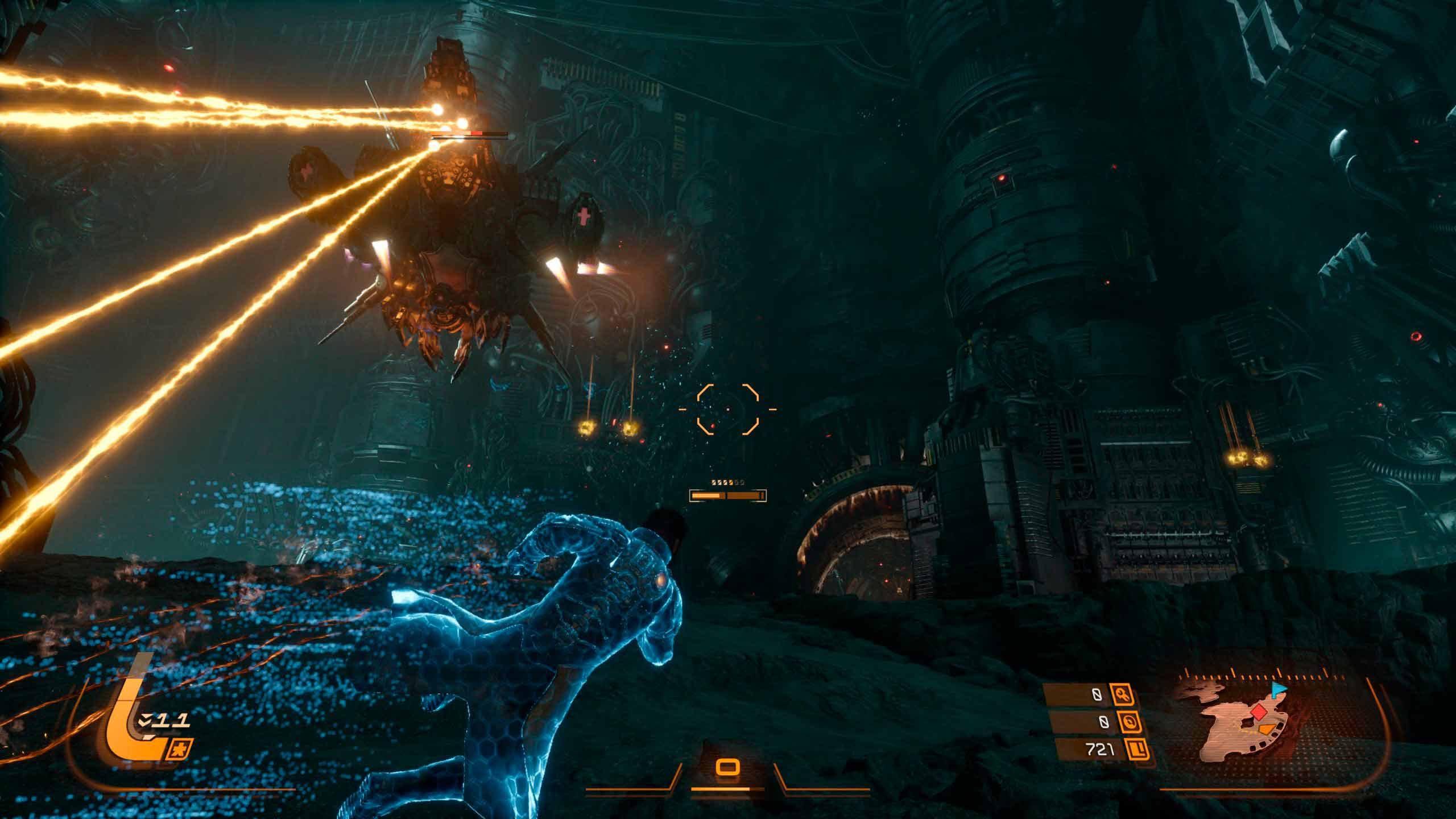Select the red diamond marker on minimap
This screenshot has width=1456, height=819.
tap(1259, 711)
